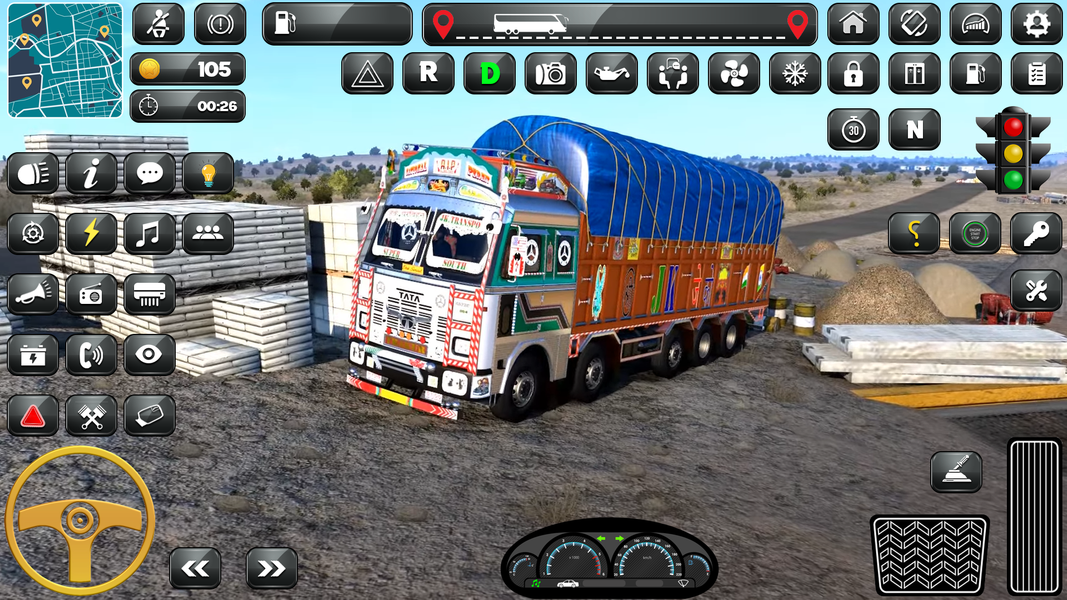Open the wrench and screwdriver repair tool

click(x=1036, y=290)
